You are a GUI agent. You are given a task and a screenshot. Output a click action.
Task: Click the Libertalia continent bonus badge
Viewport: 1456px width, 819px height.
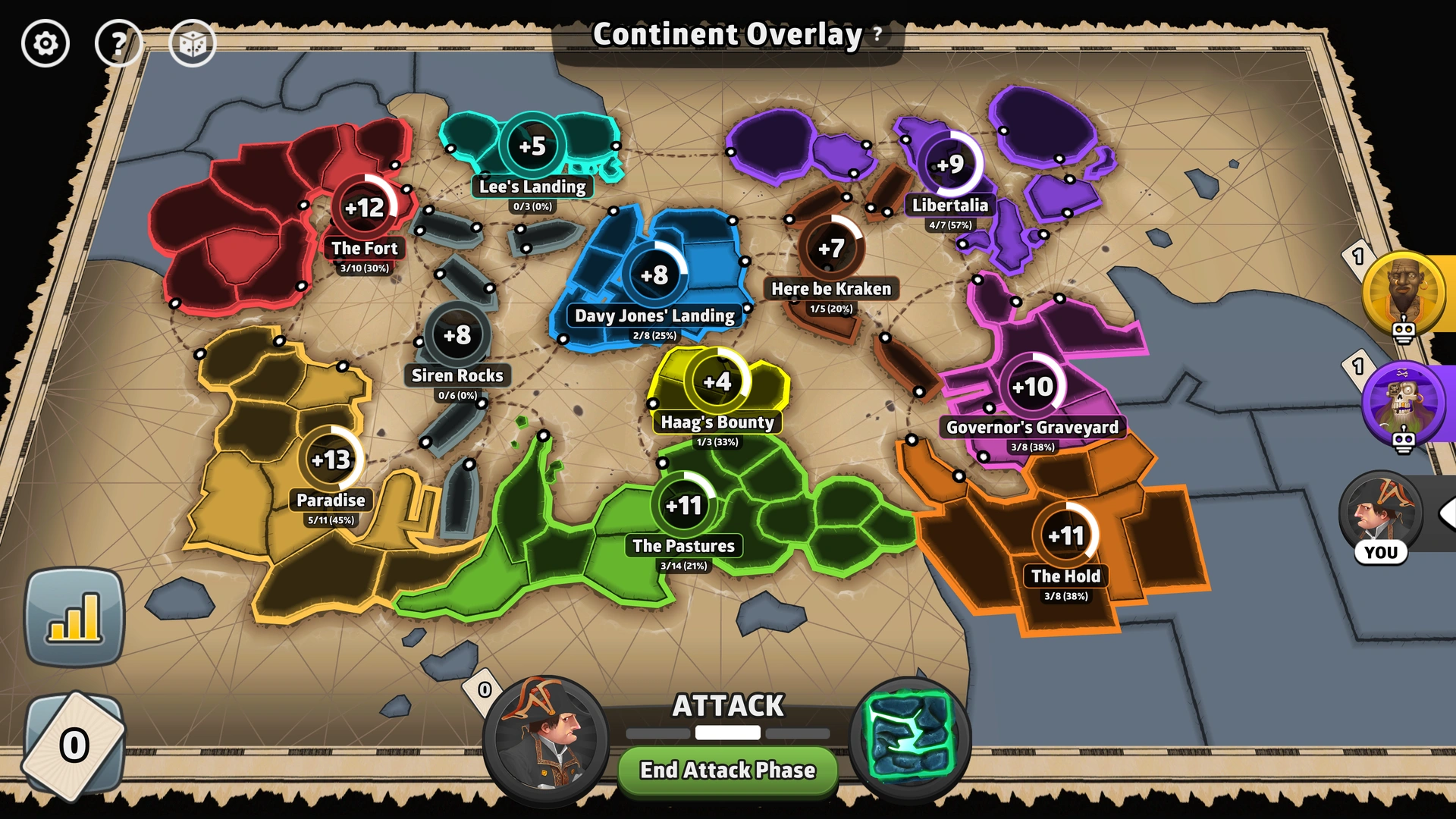tap(950, 163)
